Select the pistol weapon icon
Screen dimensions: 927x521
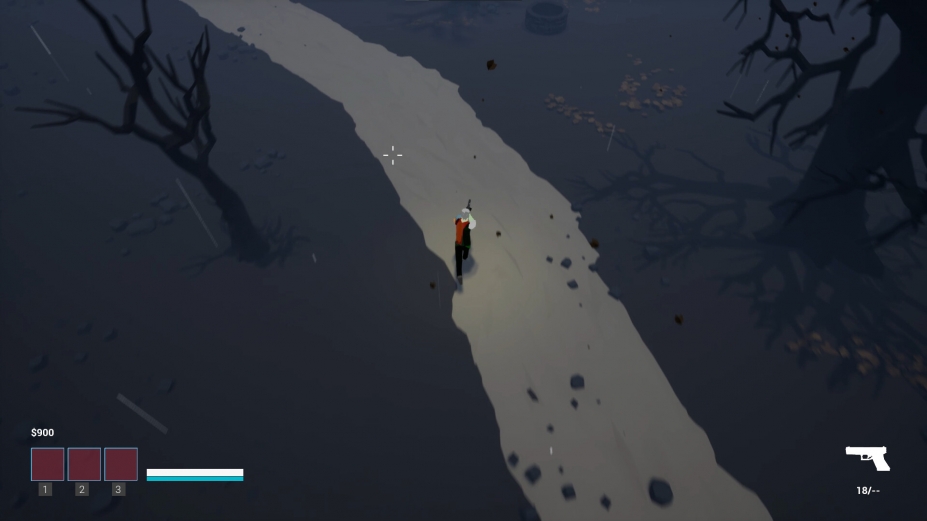click(867, 458)
